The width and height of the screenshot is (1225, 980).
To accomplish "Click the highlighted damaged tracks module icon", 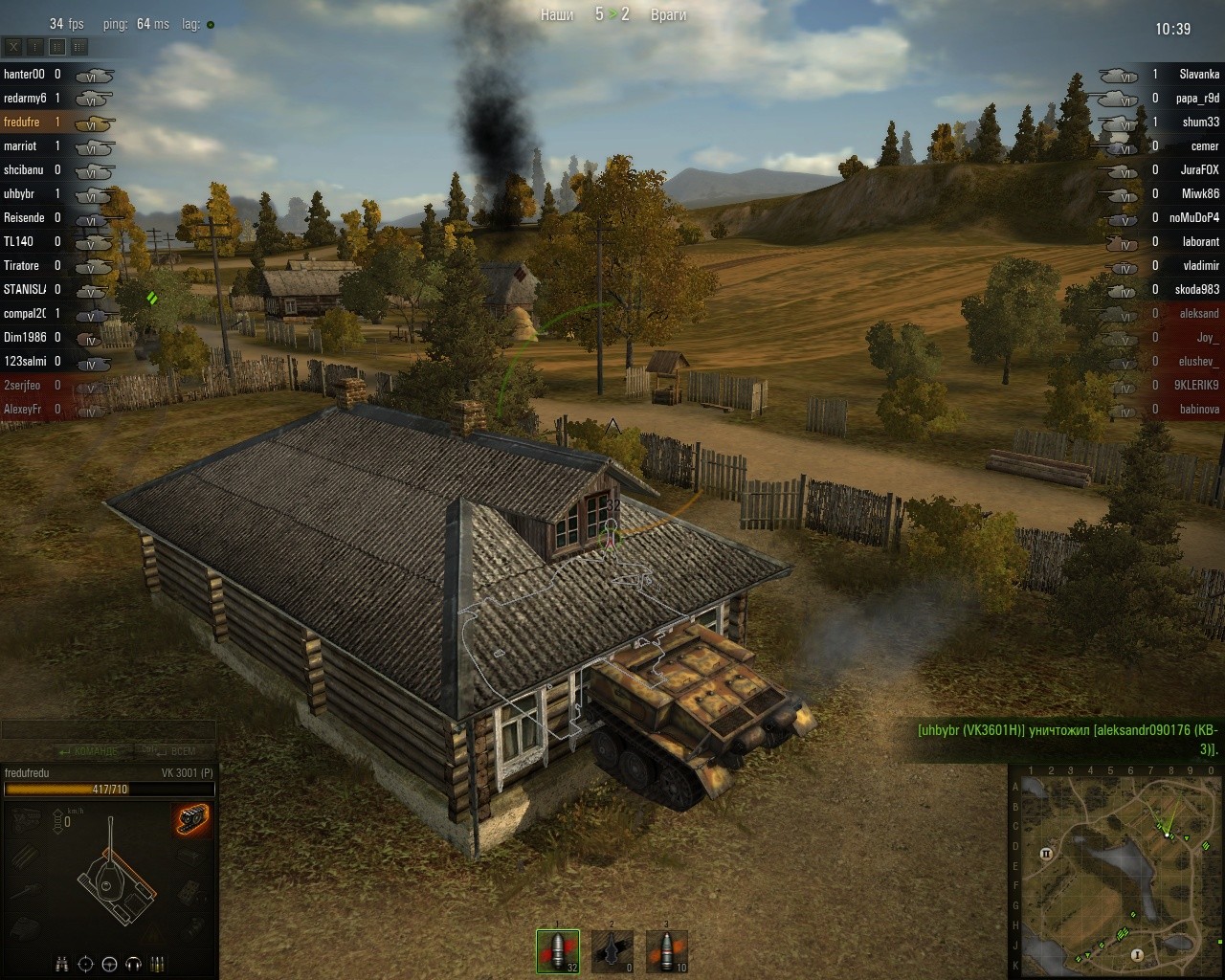I will 192,820.
